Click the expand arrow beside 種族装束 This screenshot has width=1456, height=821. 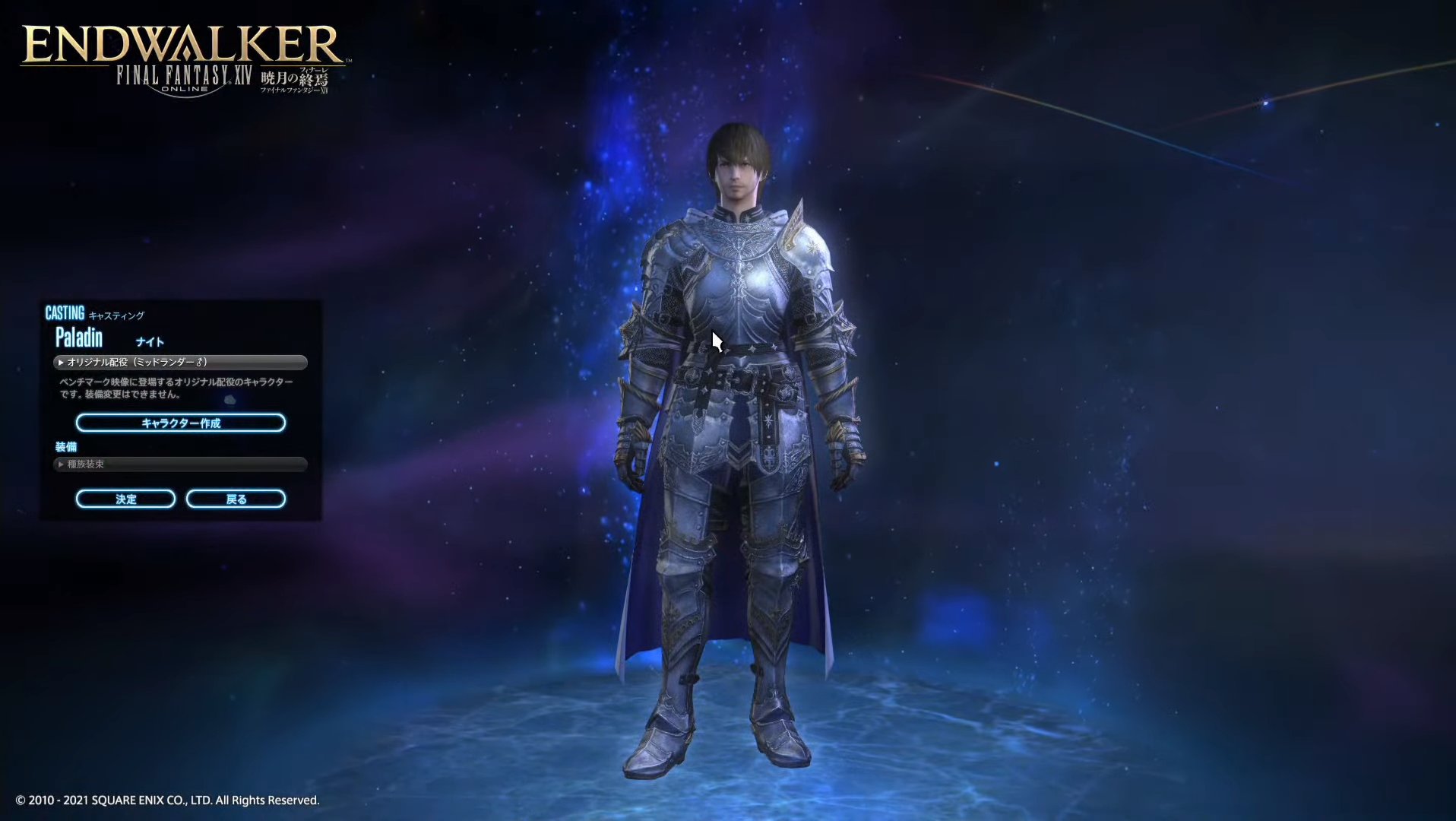click(61, 464)
